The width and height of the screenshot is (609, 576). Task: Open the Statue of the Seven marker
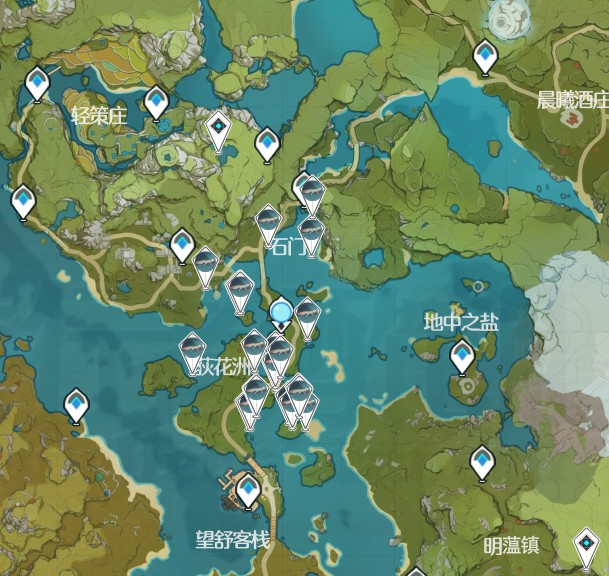coord(218,128)
